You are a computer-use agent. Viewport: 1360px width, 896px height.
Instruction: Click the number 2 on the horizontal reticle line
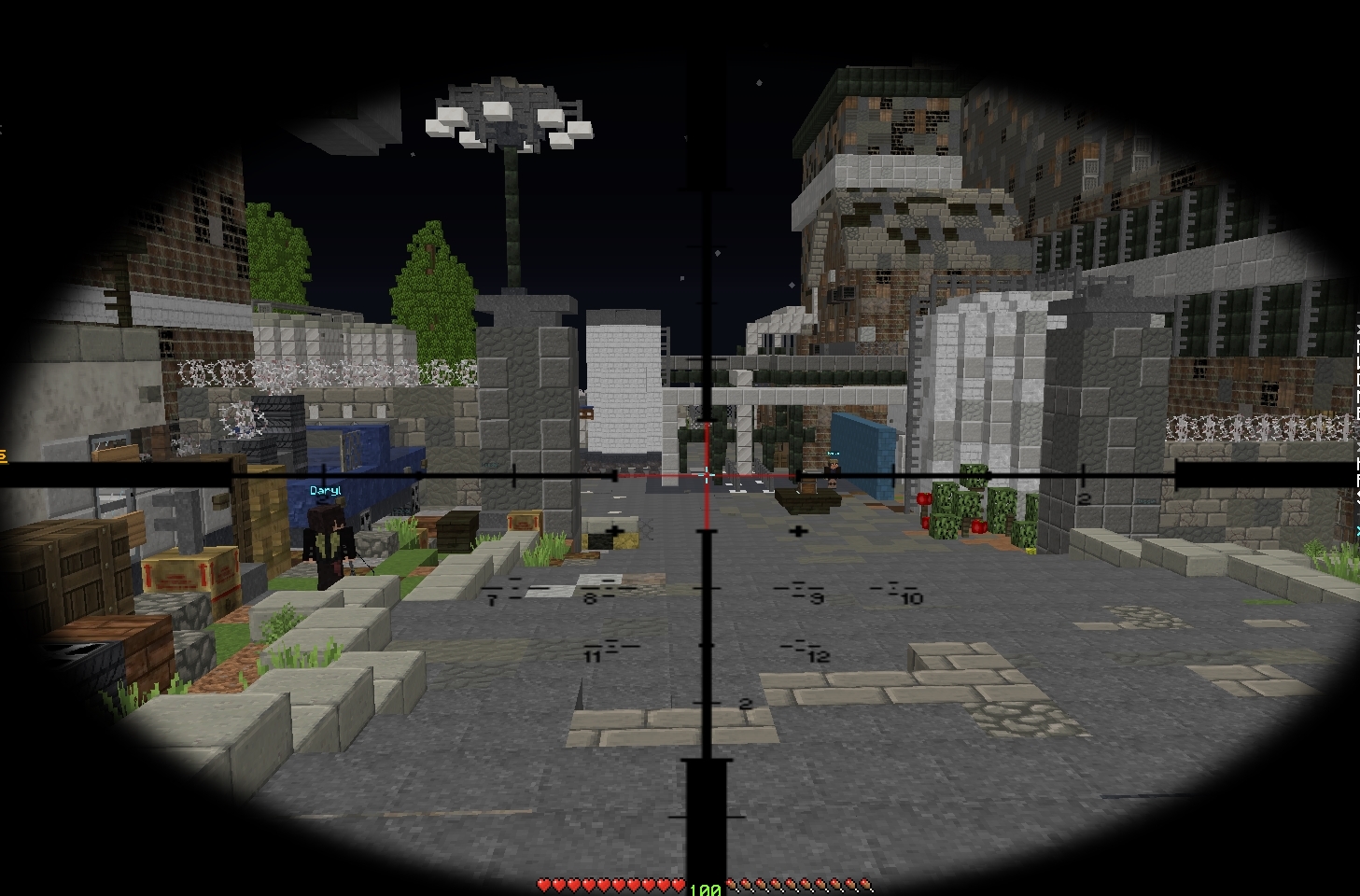1083,498
